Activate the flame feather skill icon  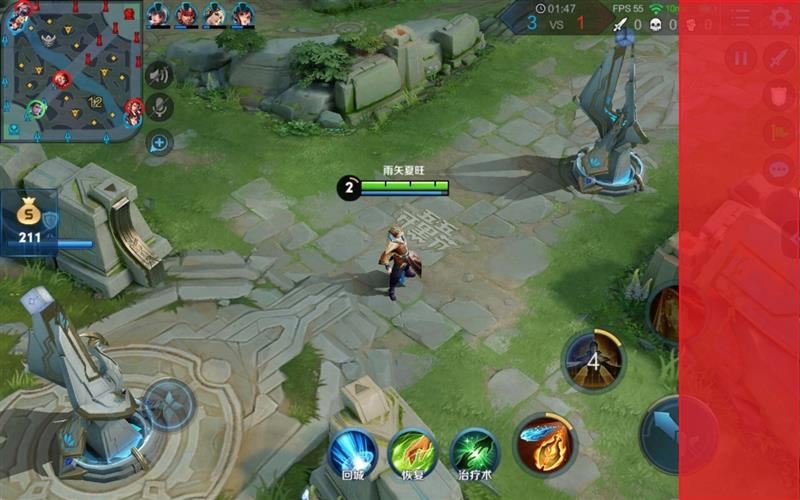point(545,444)
